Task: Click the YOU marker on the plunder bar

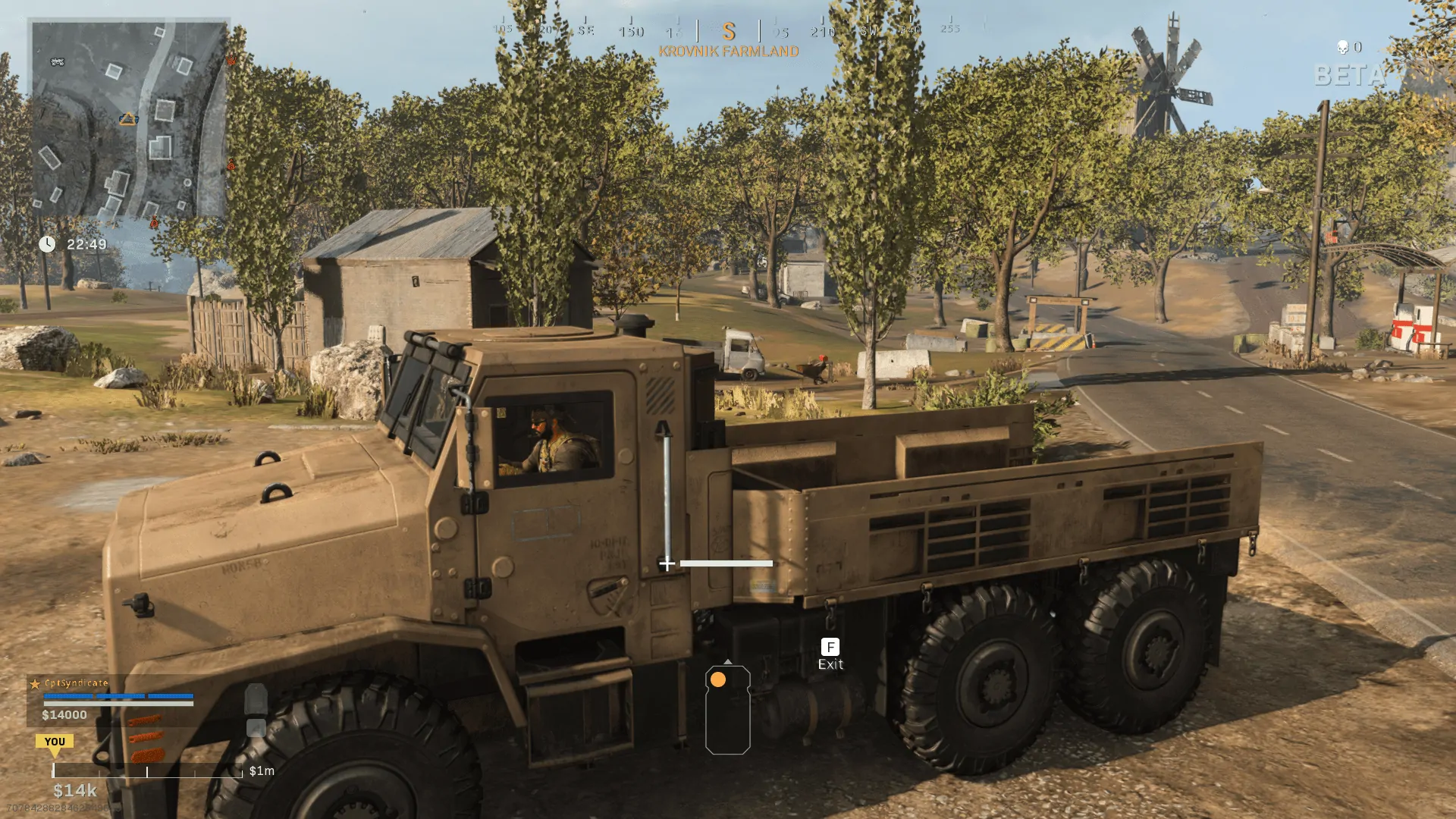Action: (55, 742)
